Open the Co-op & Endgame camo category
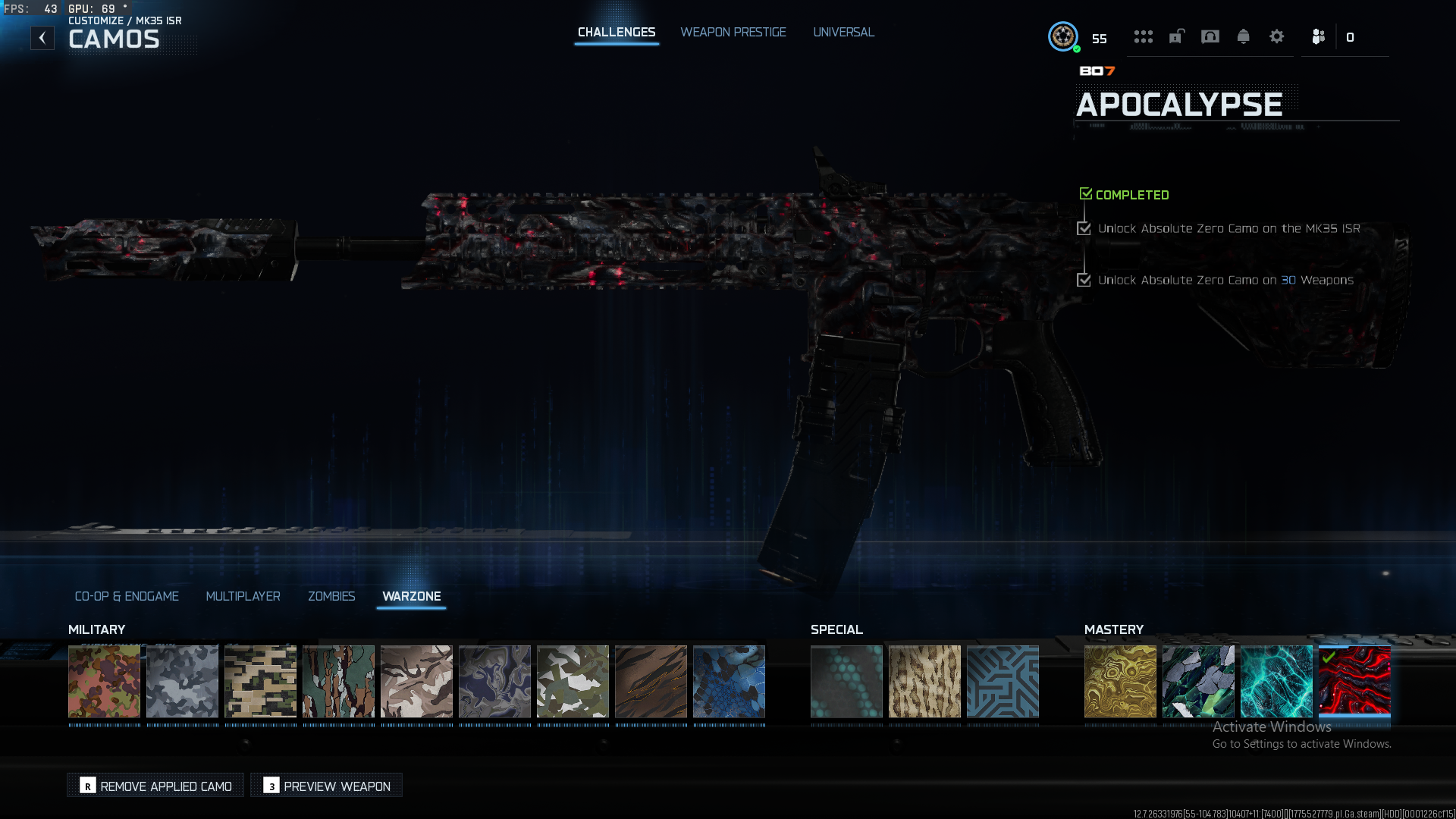 coord(127,596)
